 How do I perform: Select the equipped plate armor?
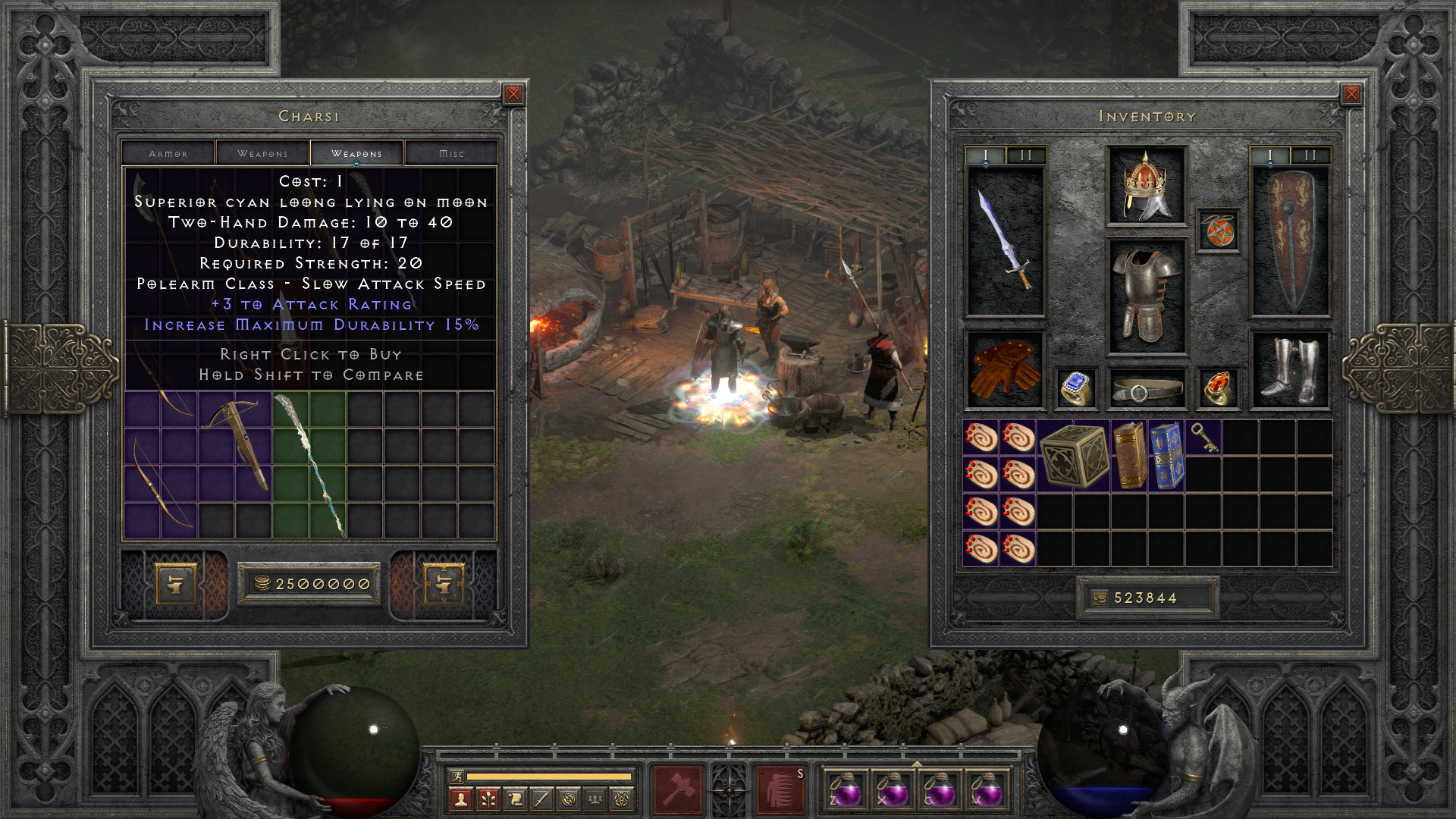click(x=1146, y=297)
